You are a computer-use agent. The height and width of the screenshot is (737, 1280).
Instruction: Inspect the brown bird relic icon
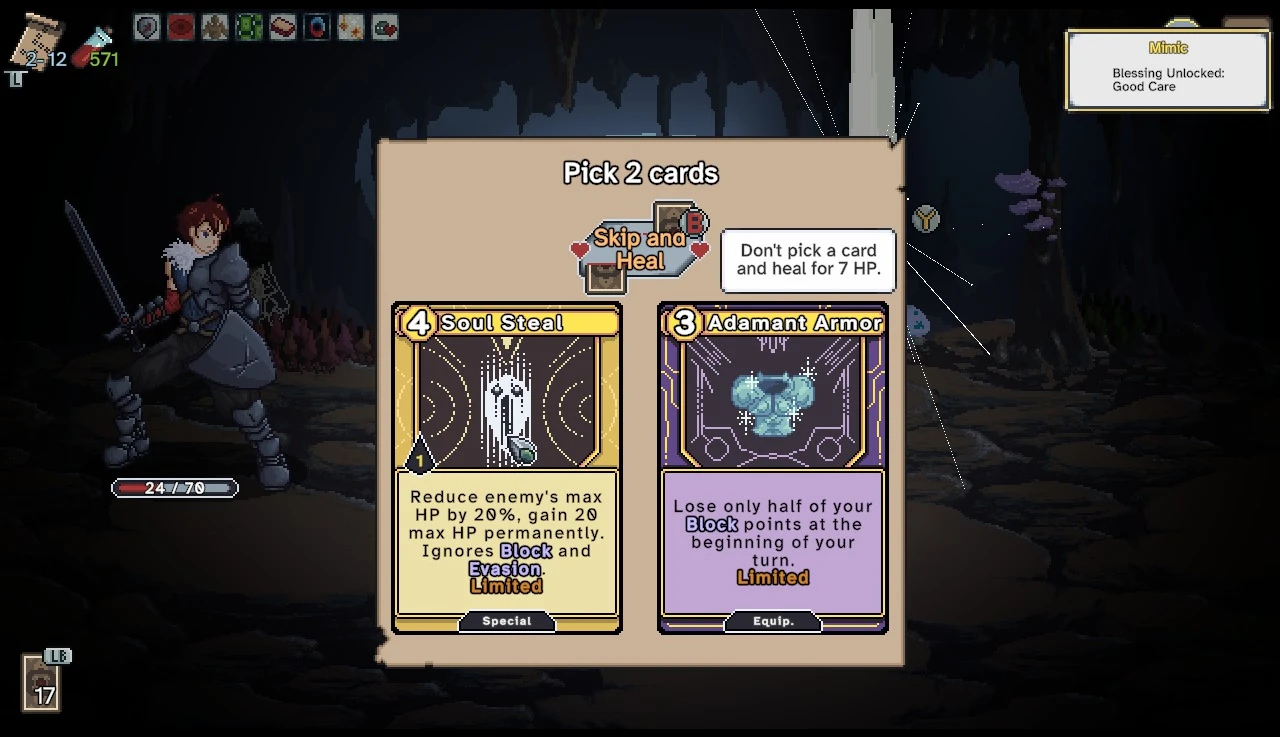tap(215, 27)
